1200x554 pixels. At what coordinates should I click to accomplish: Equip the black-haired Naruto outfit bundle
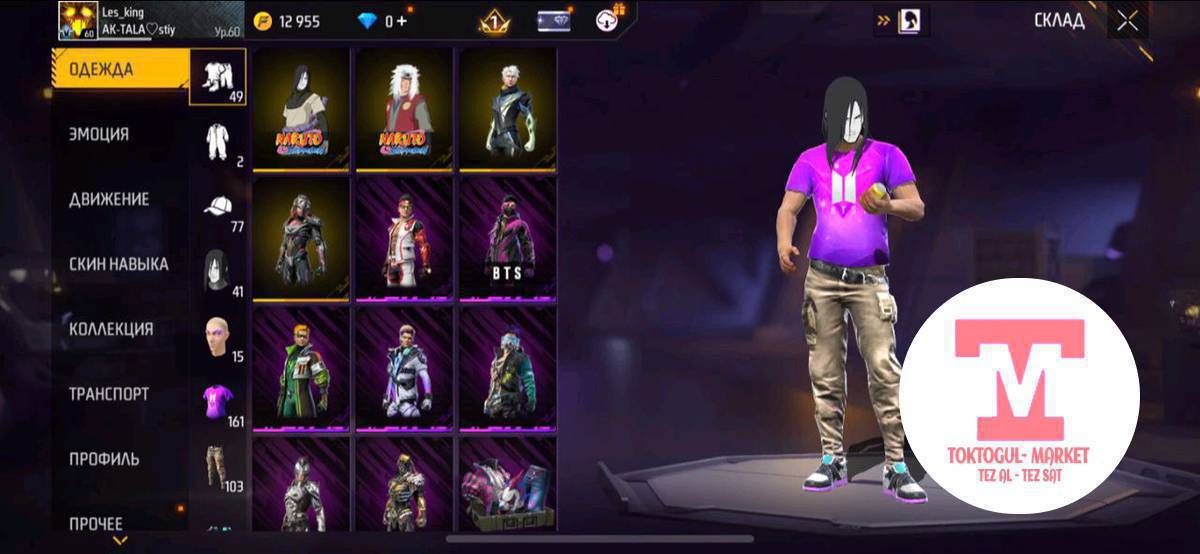[x=301, y=110]
